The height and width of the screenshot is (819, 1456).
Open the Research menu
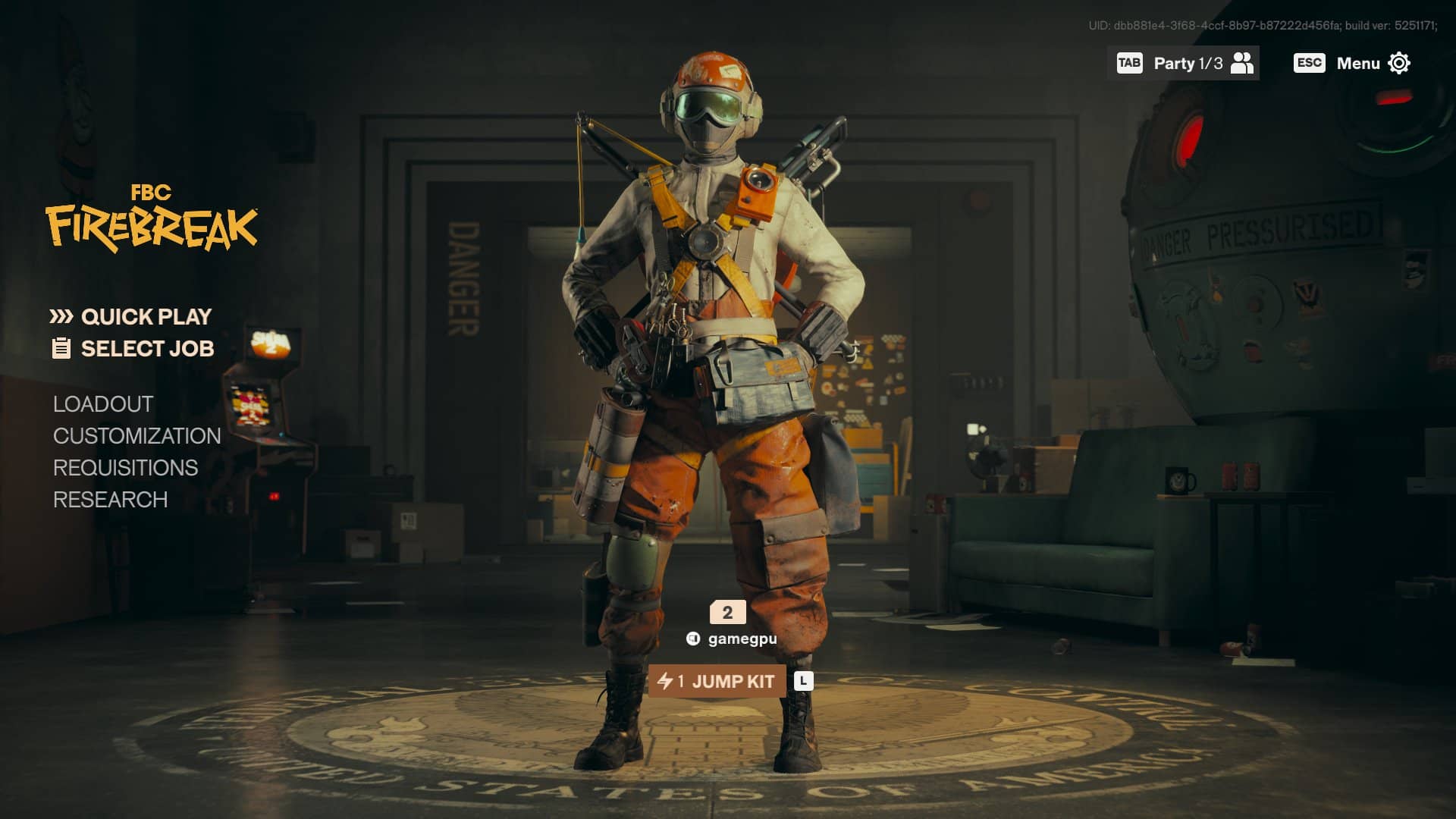(x=110, y=500)
